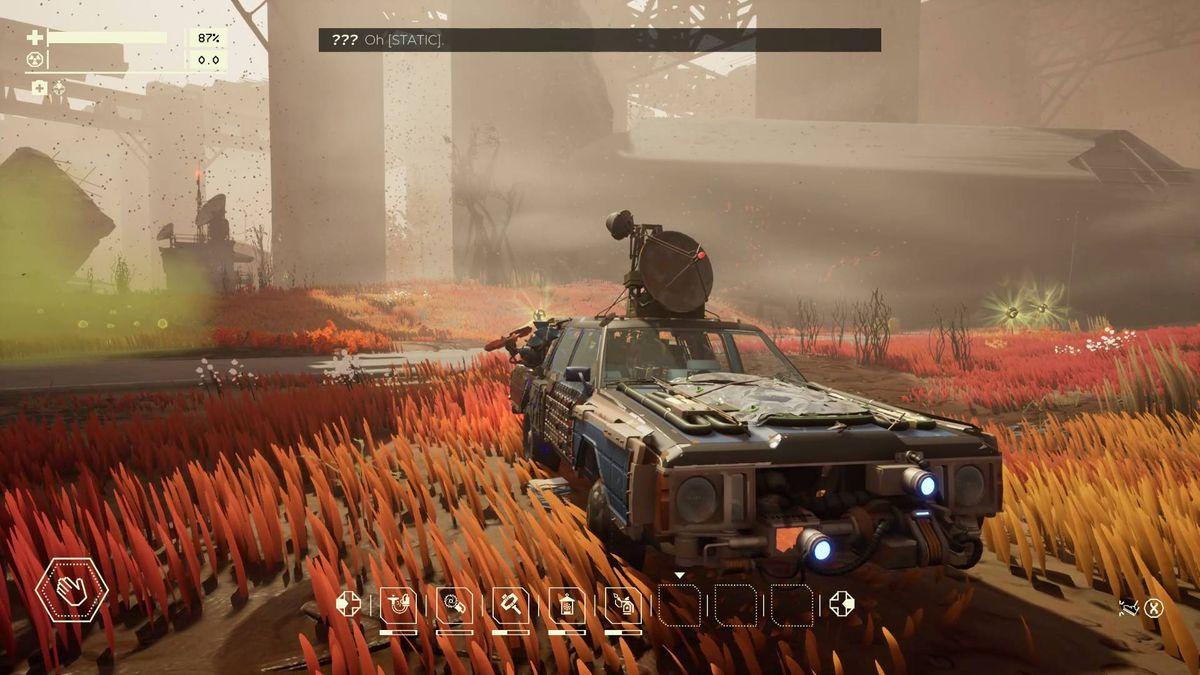
Task: Choose the first hotbar slot with the magnet tool
Action: (398, 605)
